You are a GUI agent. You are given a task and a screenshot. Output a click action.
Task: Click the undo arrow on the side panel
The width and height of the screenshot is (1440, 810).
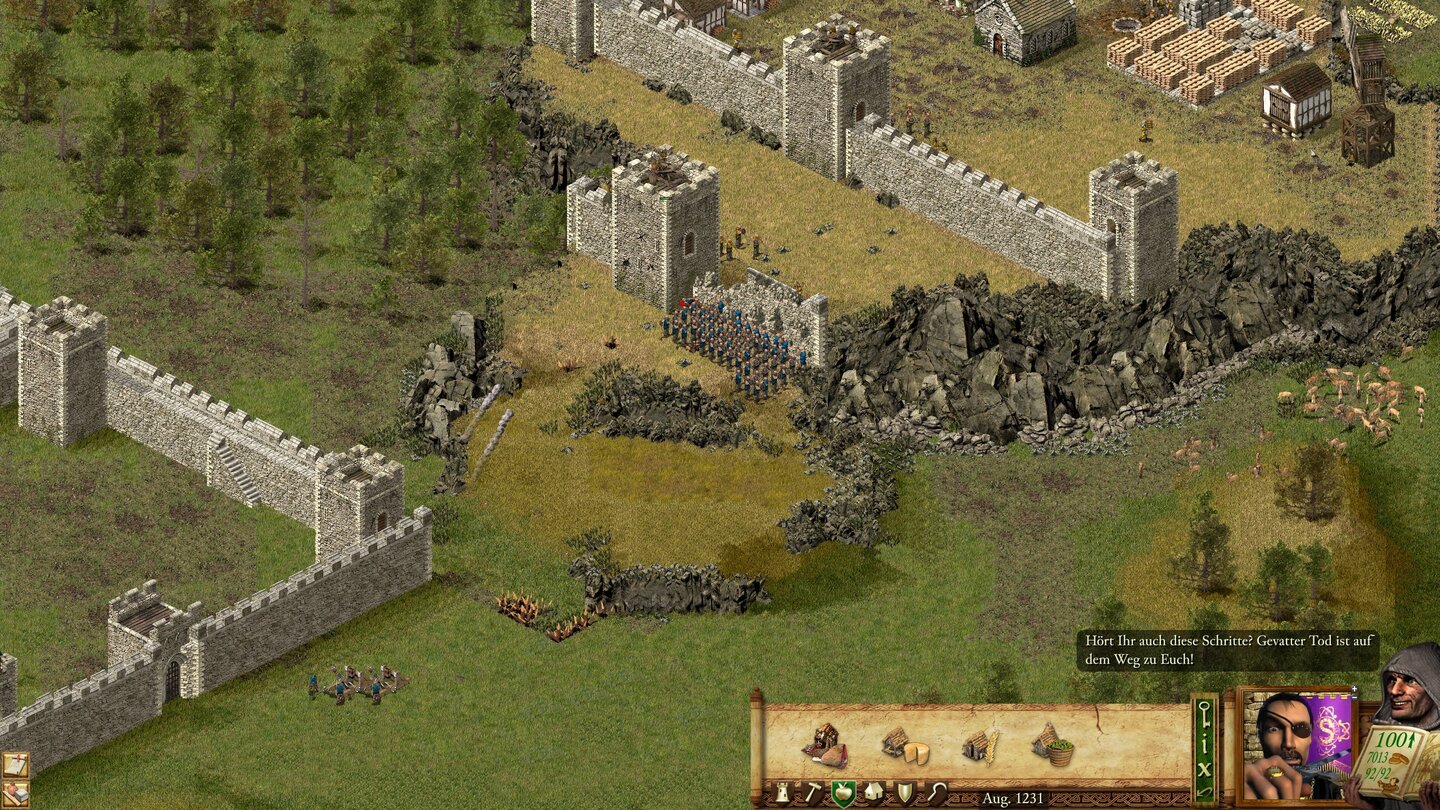pos(1204,792)
